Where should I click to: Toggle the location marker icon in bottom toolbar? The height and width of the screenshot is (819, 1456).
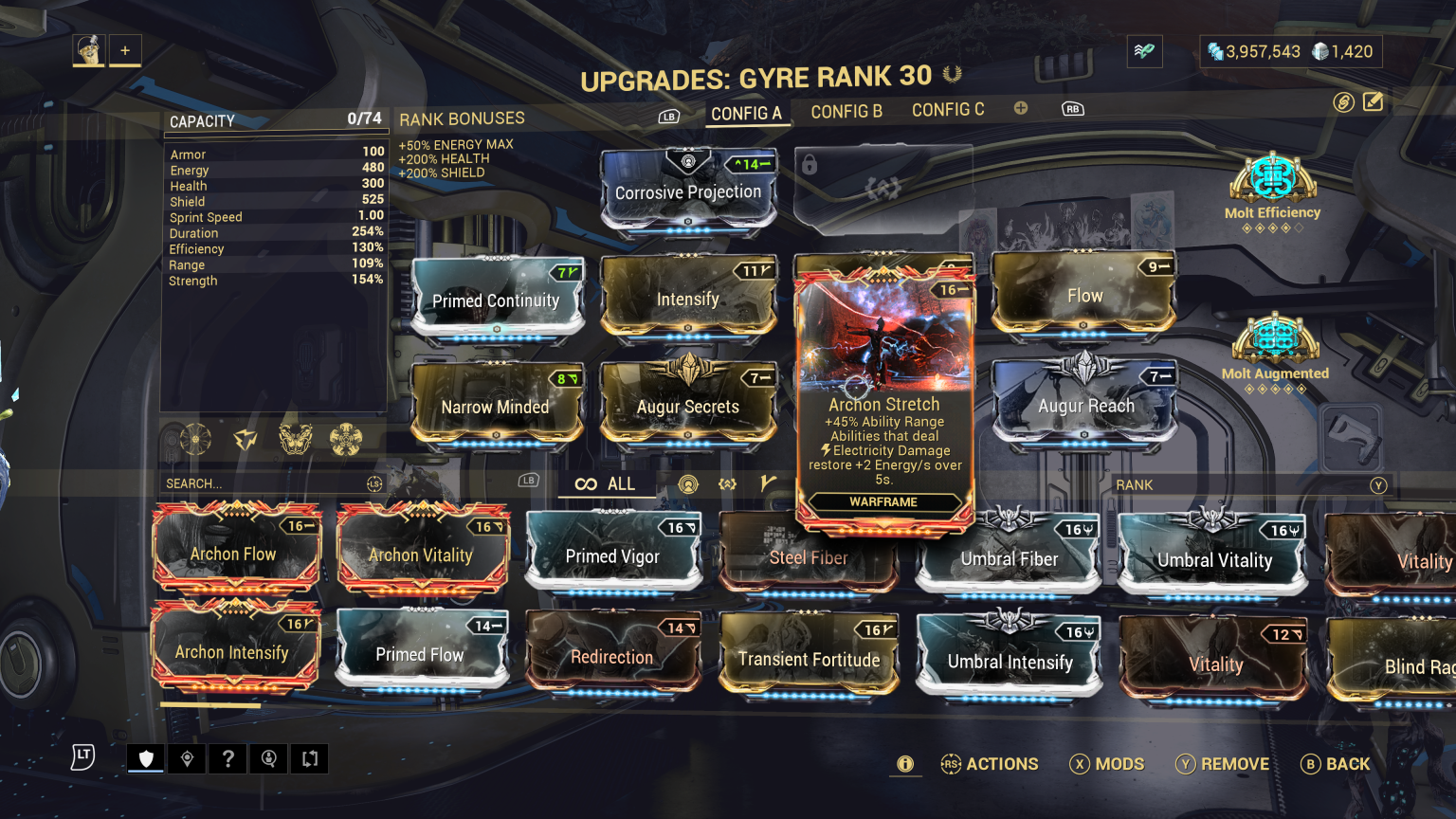click(x=186, y=758)
